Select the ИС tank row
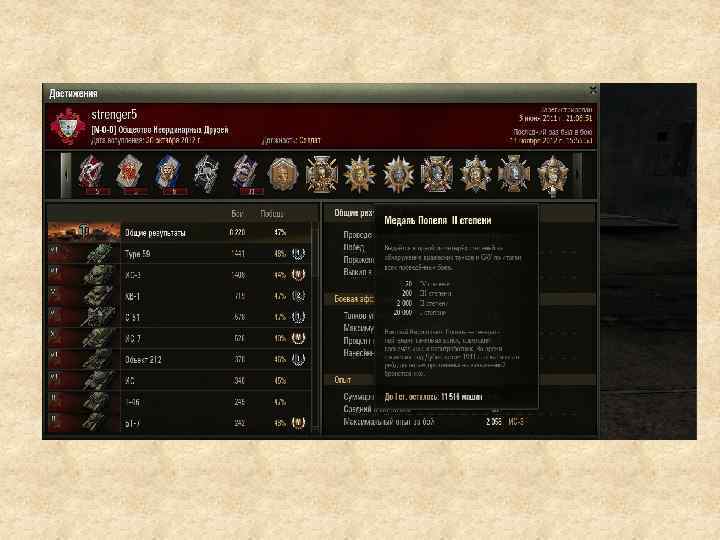Image resolution: width=720 pixels, height=540 pixels. [x=180, y=380]
